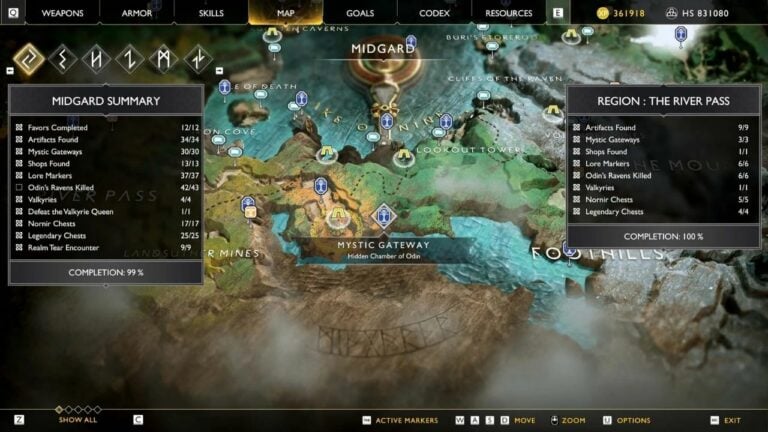This screenshot has height=432, width=768.
Task: Select the highlighted gold realm rune
Action: point(29,59)
